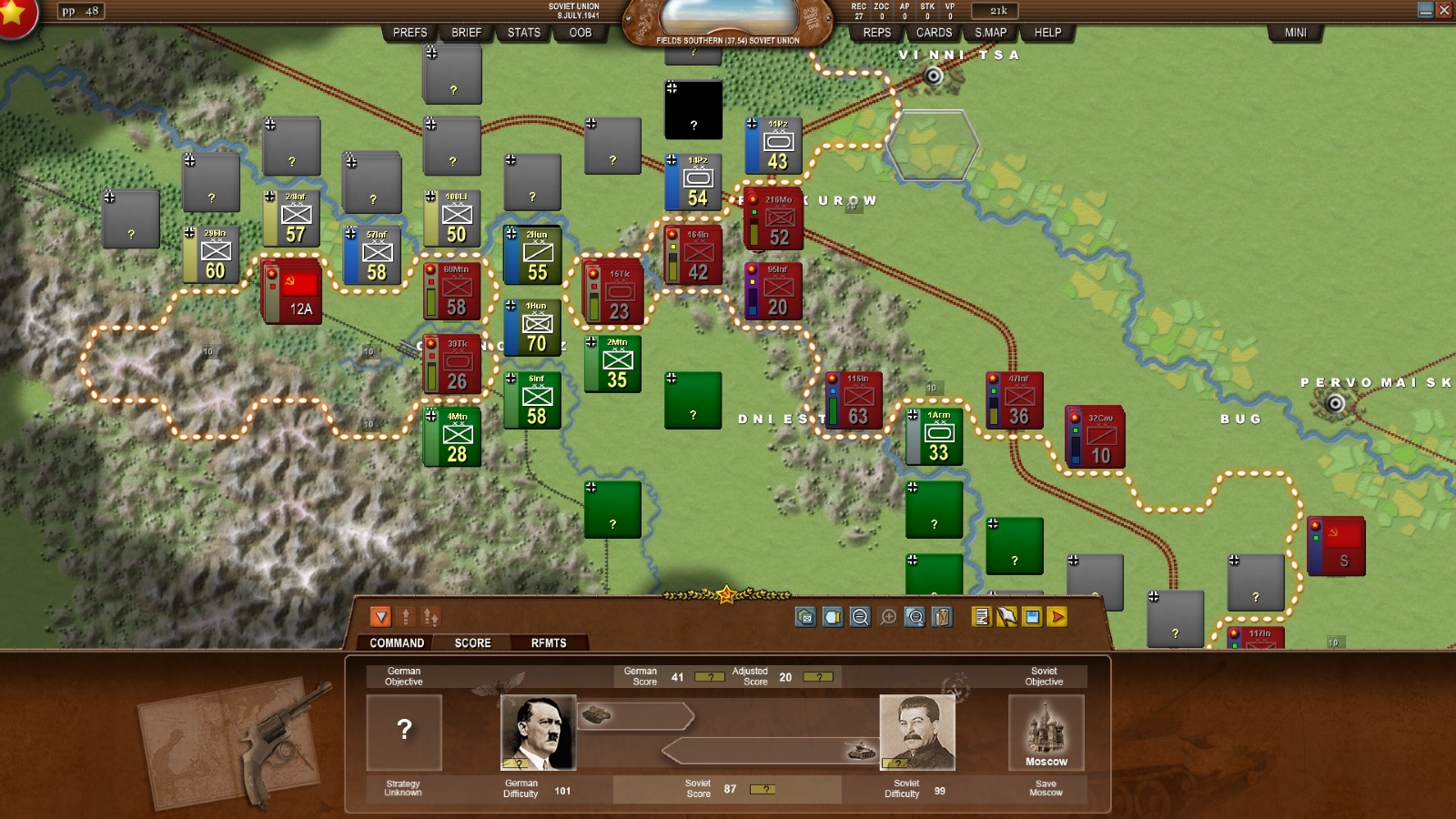Image resolution: width=1456 pixels, height=819 pixels.
Task: Click the German Score question mark button
Action: coord(709,677)
